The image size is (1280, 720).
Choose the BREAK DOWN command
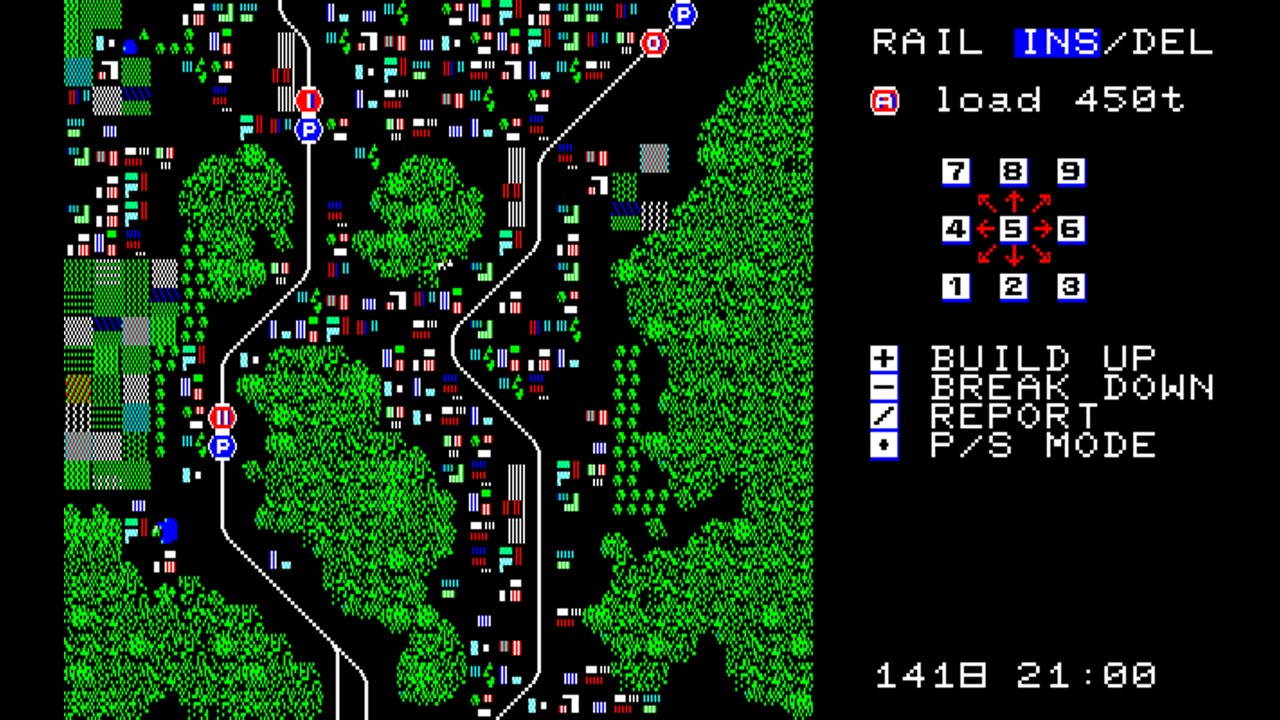click(x=1072, y=387)
